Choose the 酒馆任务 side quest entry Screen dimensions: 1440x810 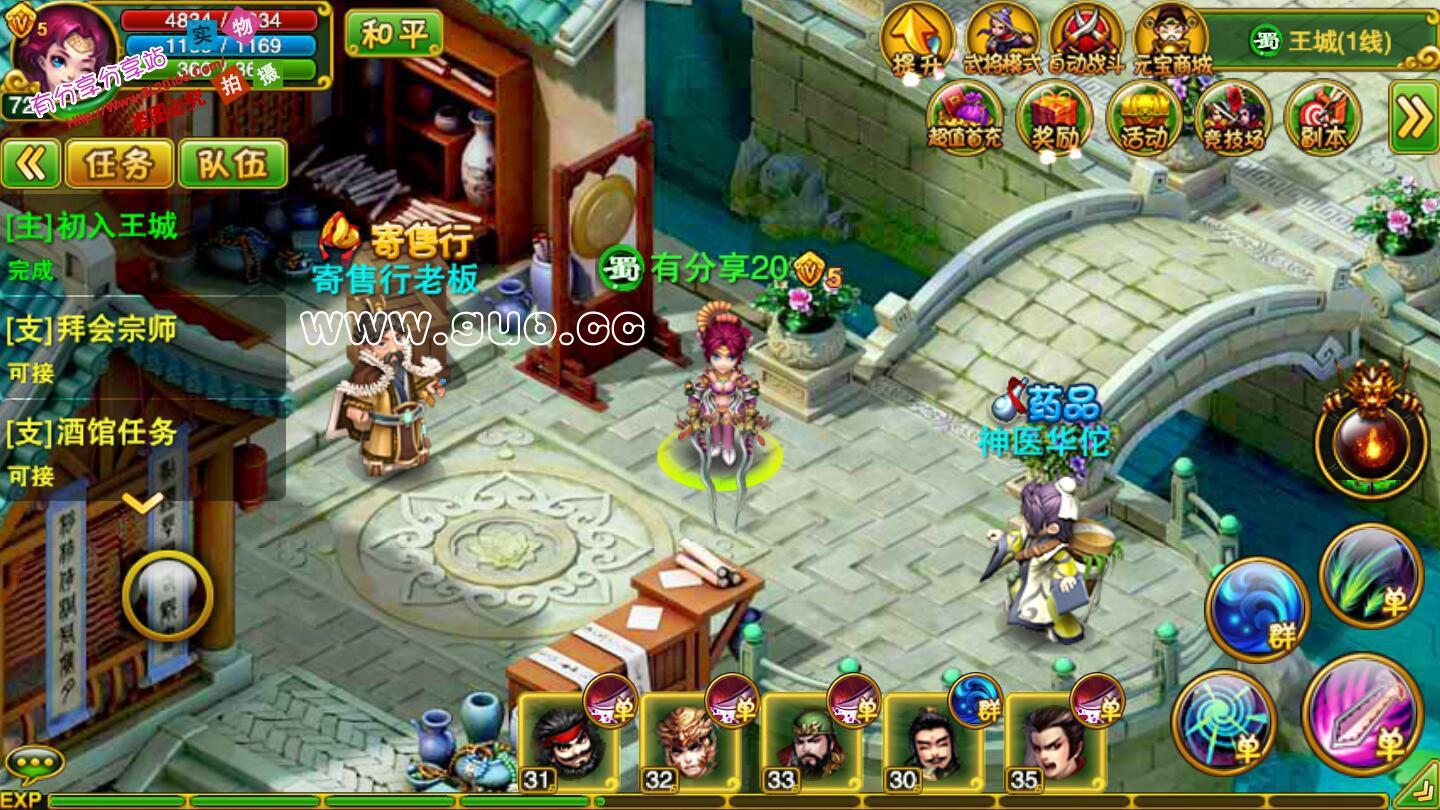coord(92,433)
